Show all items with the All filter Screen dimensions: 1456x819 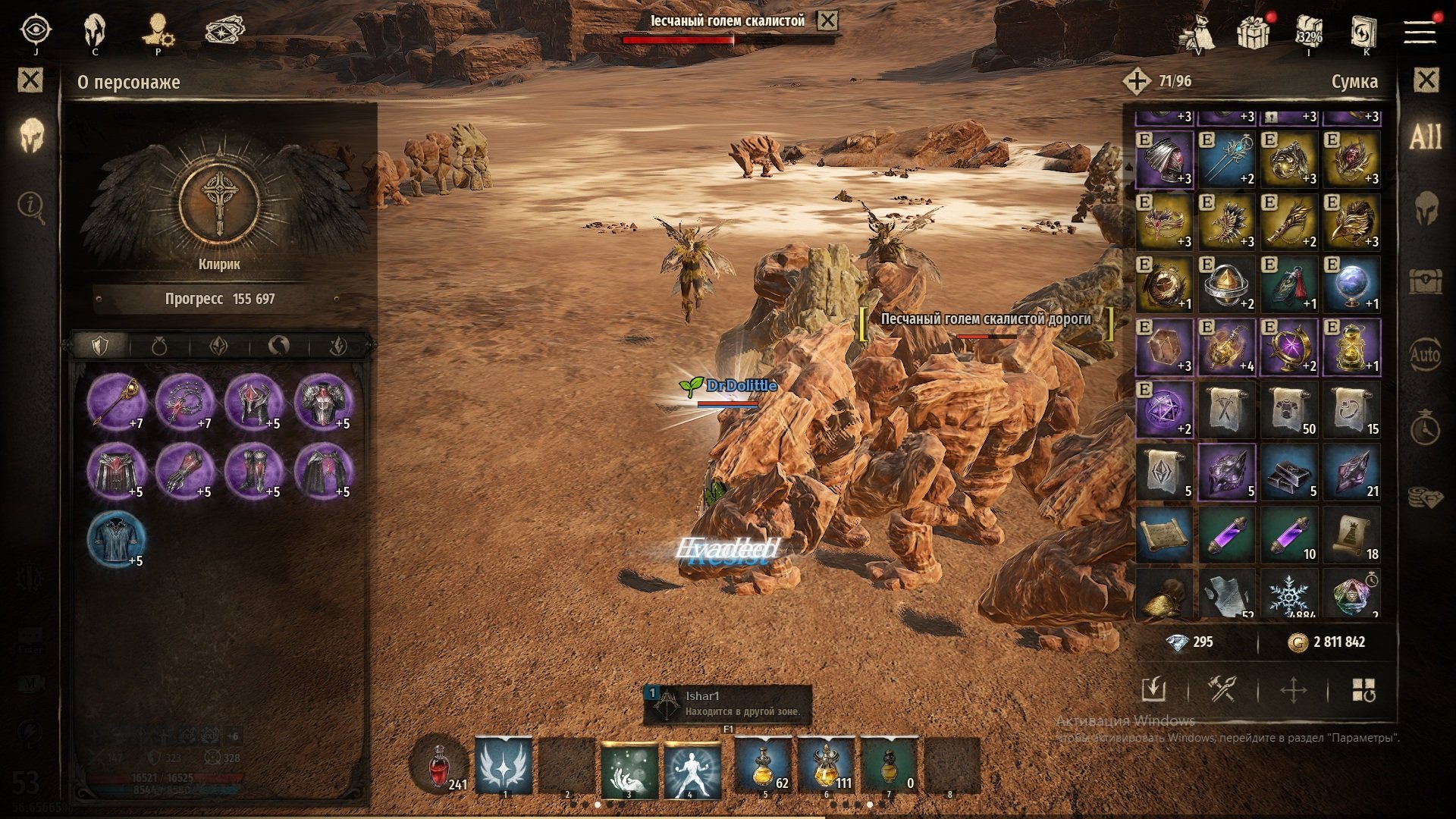[1425, 137]
